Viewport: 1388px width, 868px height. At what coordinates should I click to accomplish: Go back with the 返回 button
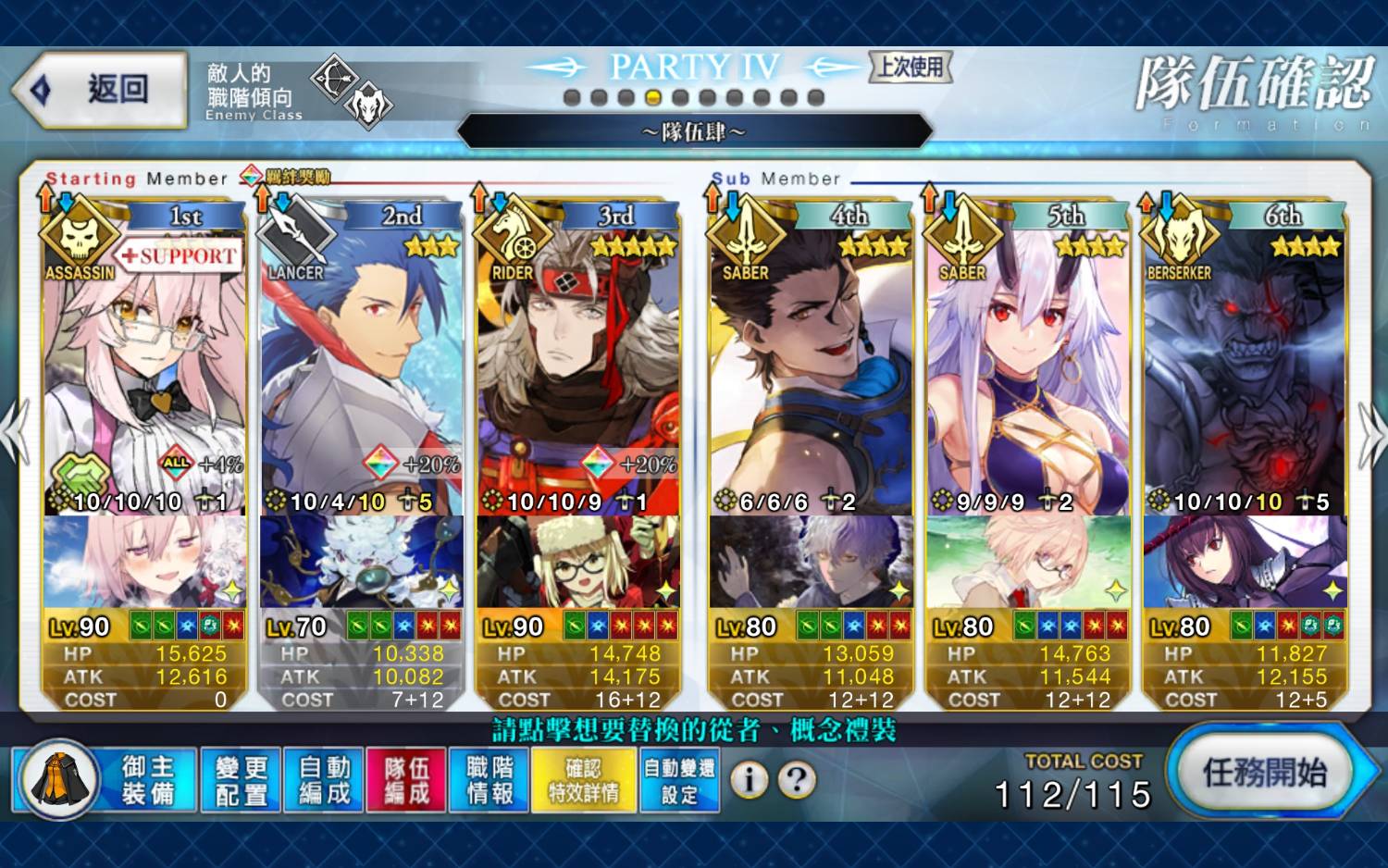pyautogui.click(x=102, y=90)
